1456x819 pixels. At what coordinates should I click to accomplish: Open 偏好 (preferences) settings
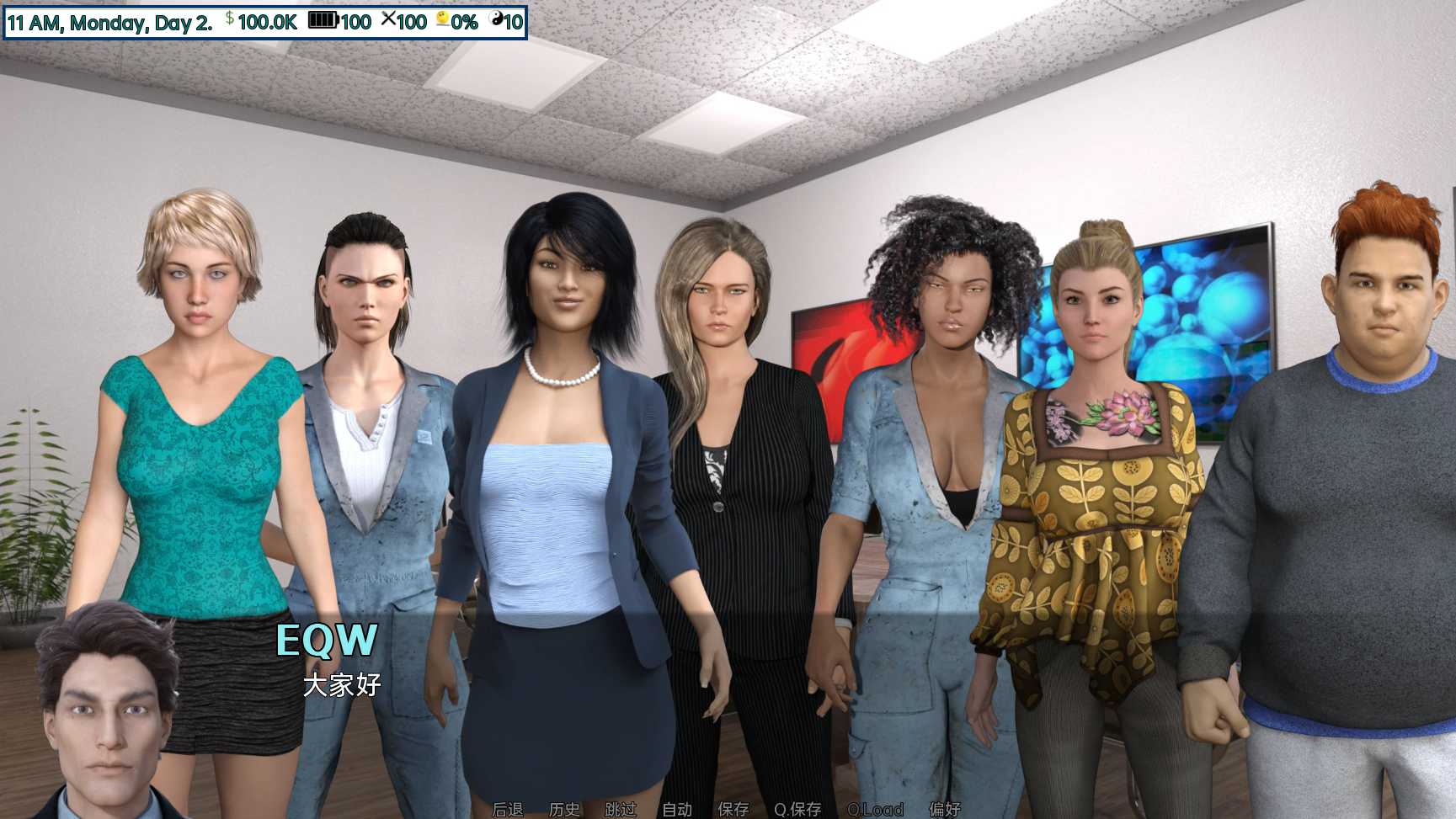[945, 809]
